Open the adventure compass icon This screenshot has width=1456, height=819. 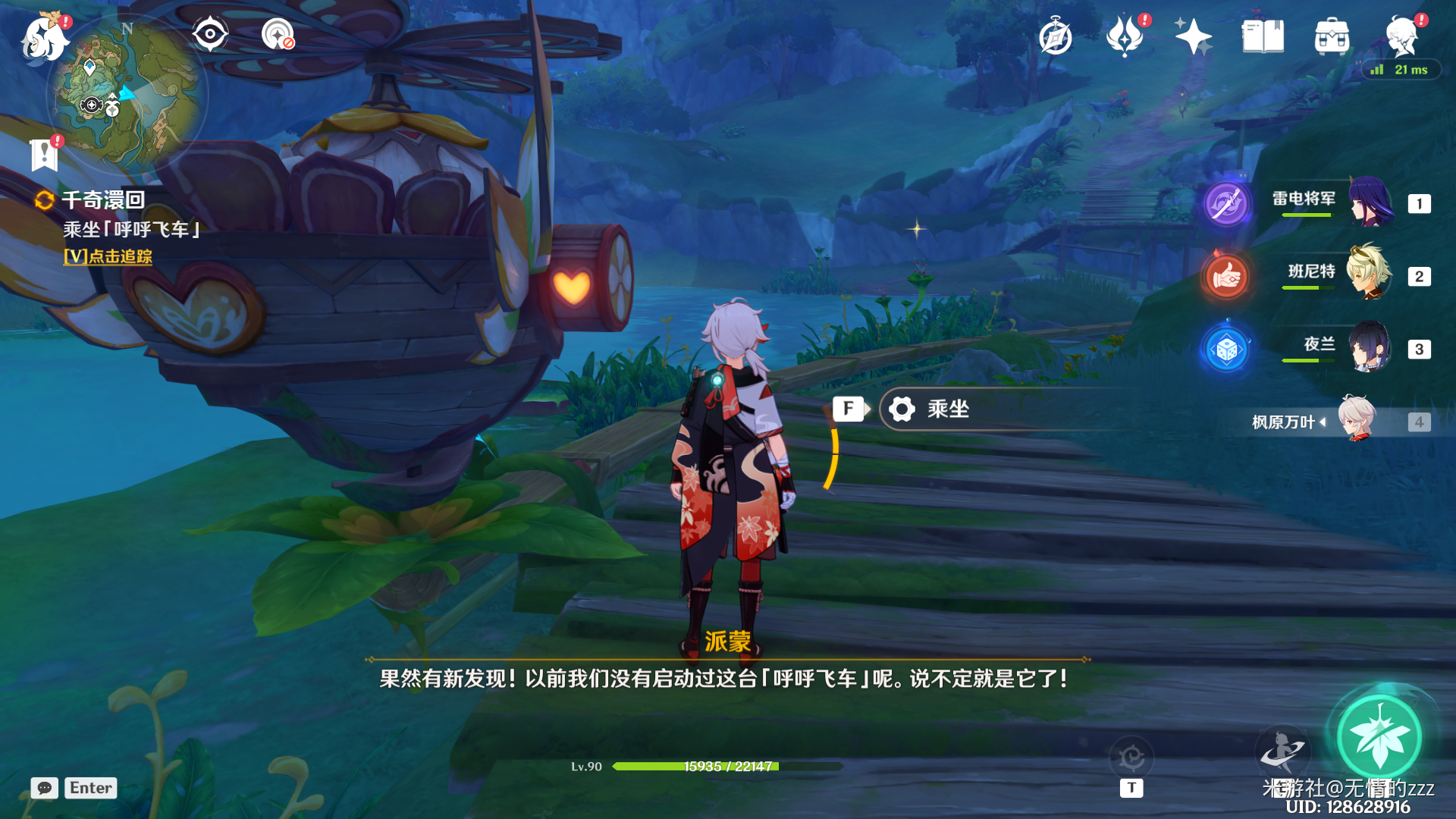click(x=1055, y=36)
